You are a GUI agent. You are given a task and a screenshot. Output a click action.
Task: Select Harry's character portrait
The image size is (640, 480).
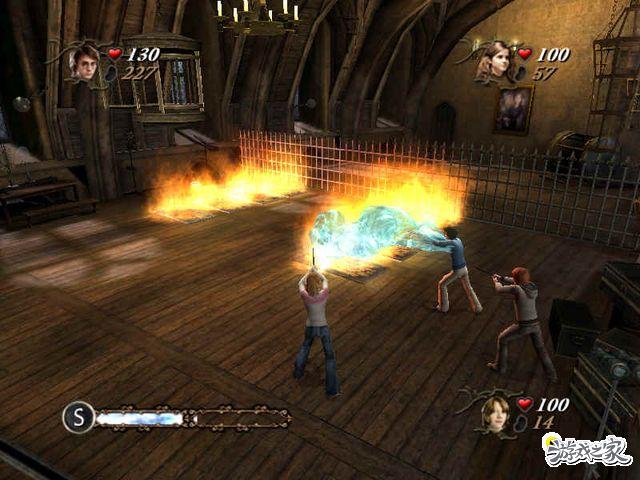click(x=84, y=63)
